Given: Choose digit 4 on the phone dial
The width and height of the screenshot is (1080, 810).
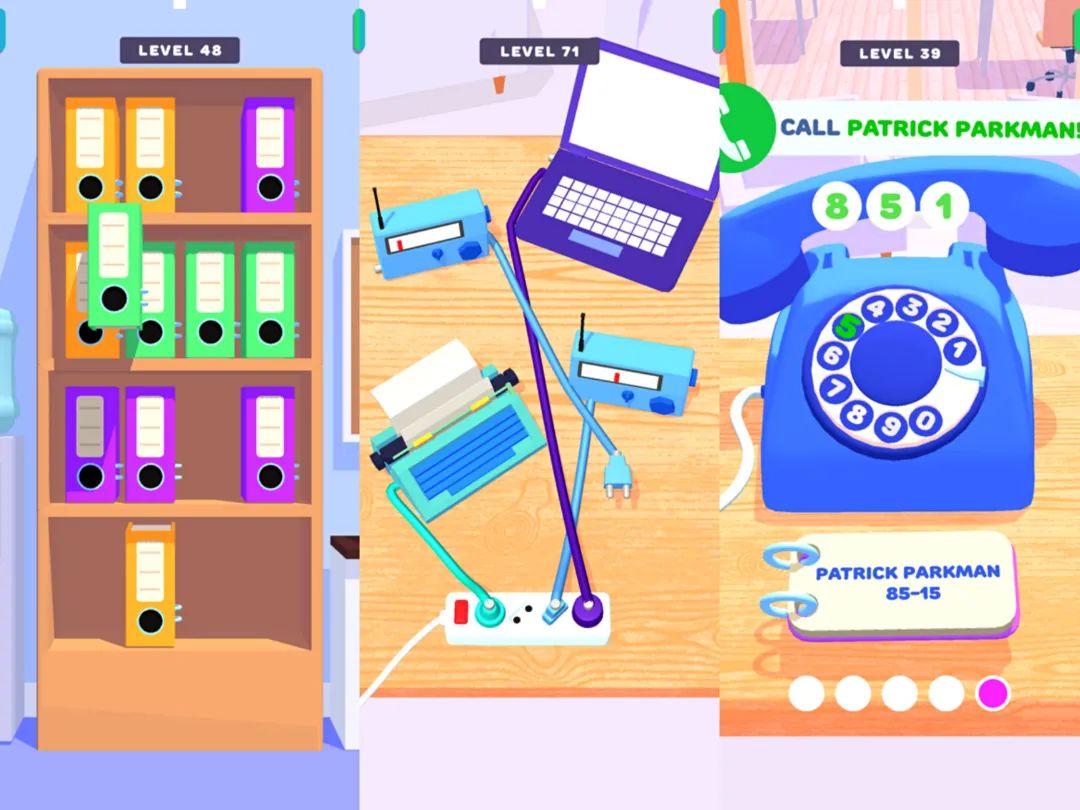Looking at the screenshot, I should 877,307.
